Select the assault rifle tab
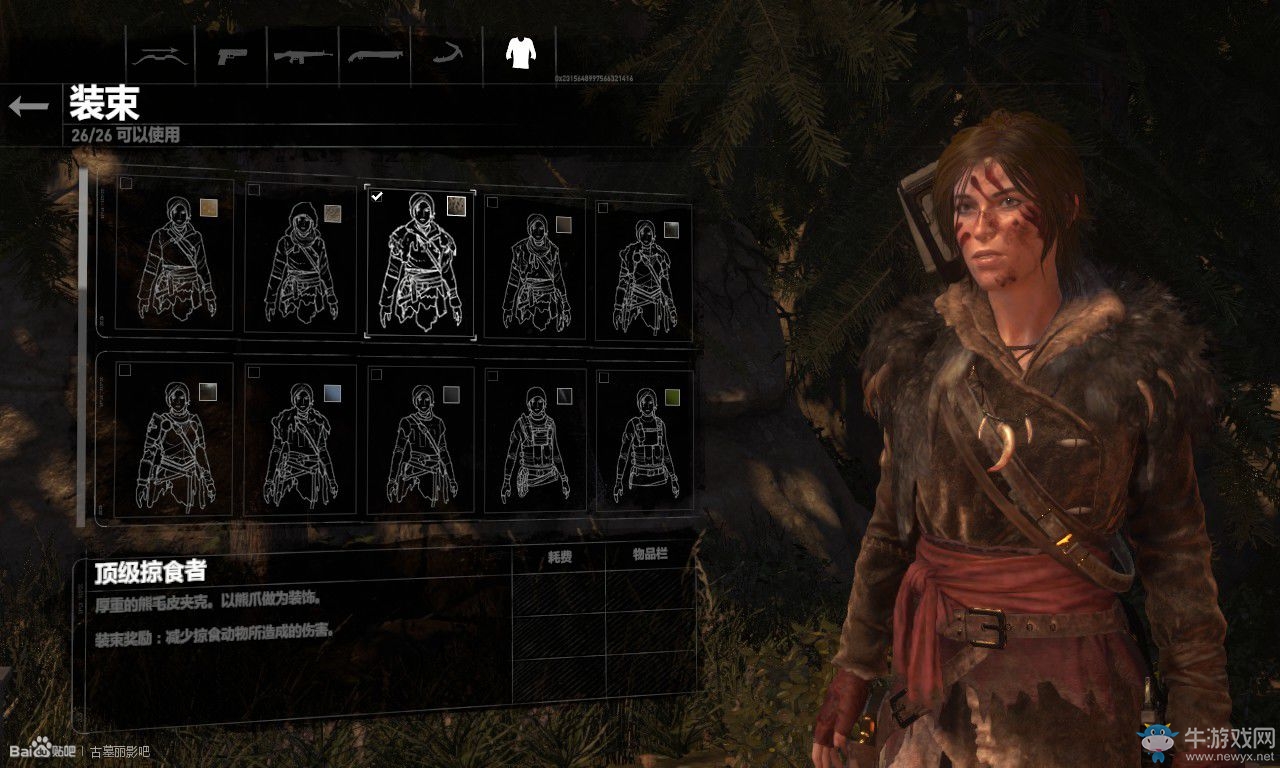The width and height of the screenshot is (1280, 768). 303,55
